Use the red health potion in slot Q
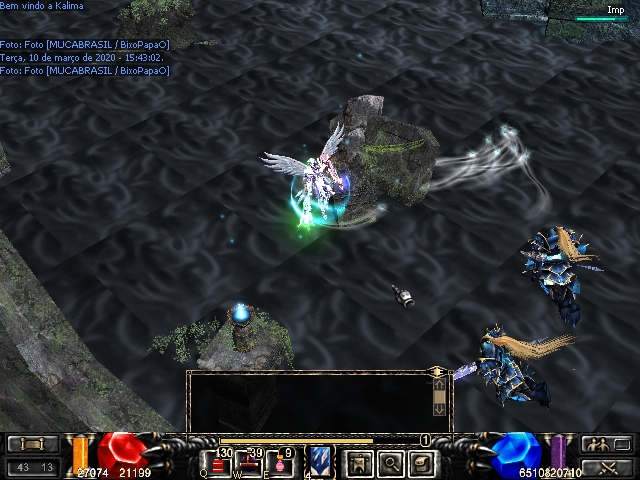Screen dimensions: 640x480 click(219, 464)
